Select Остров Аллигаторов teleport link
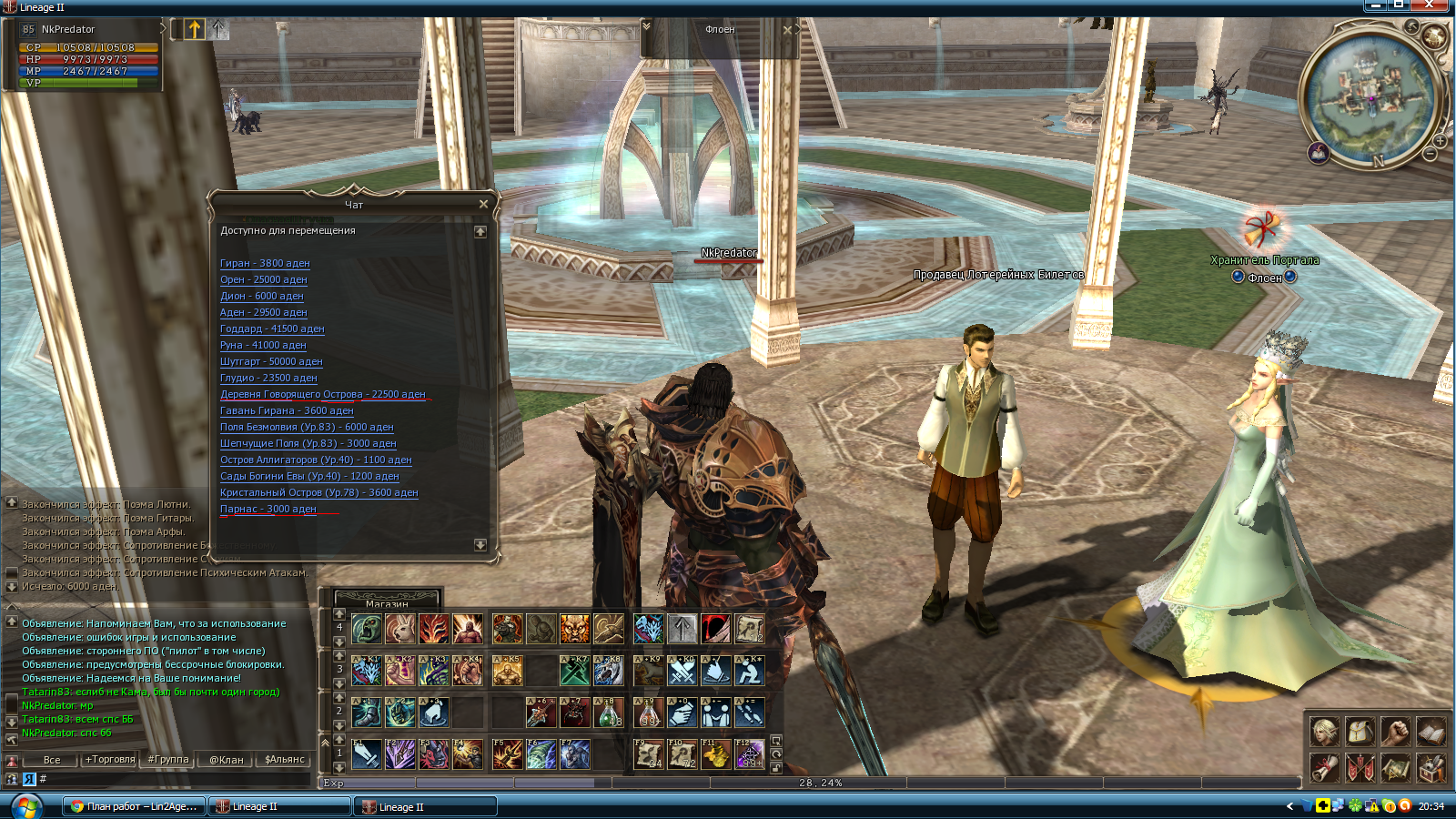1456x819 pixels. click(315, 460)
